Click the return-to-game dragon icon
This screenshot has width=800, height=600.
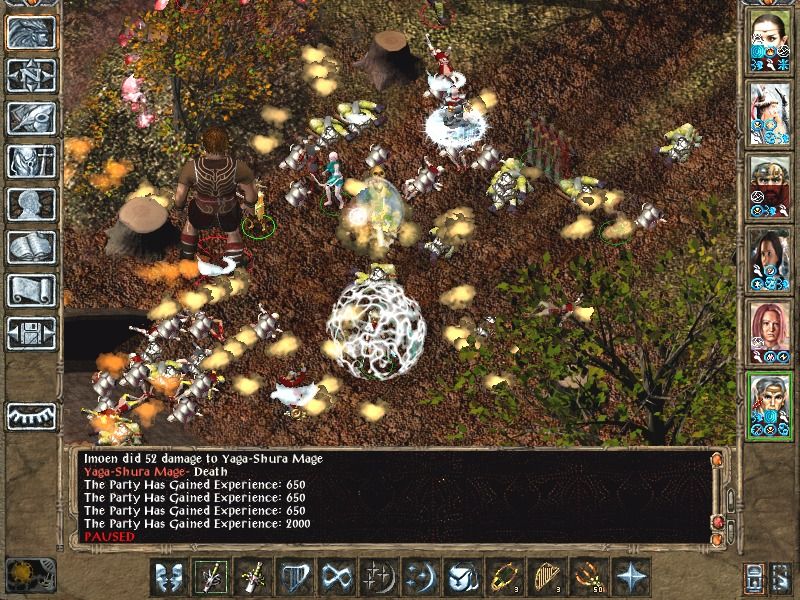[30, 33]
